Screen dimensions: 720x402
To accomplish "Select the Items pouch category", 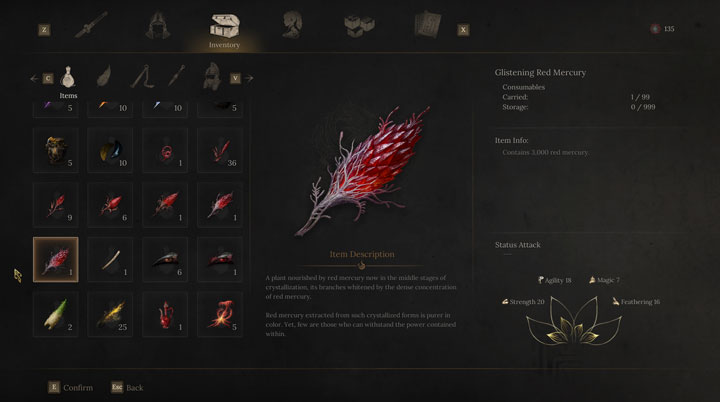I will click(x=68, y=75).
